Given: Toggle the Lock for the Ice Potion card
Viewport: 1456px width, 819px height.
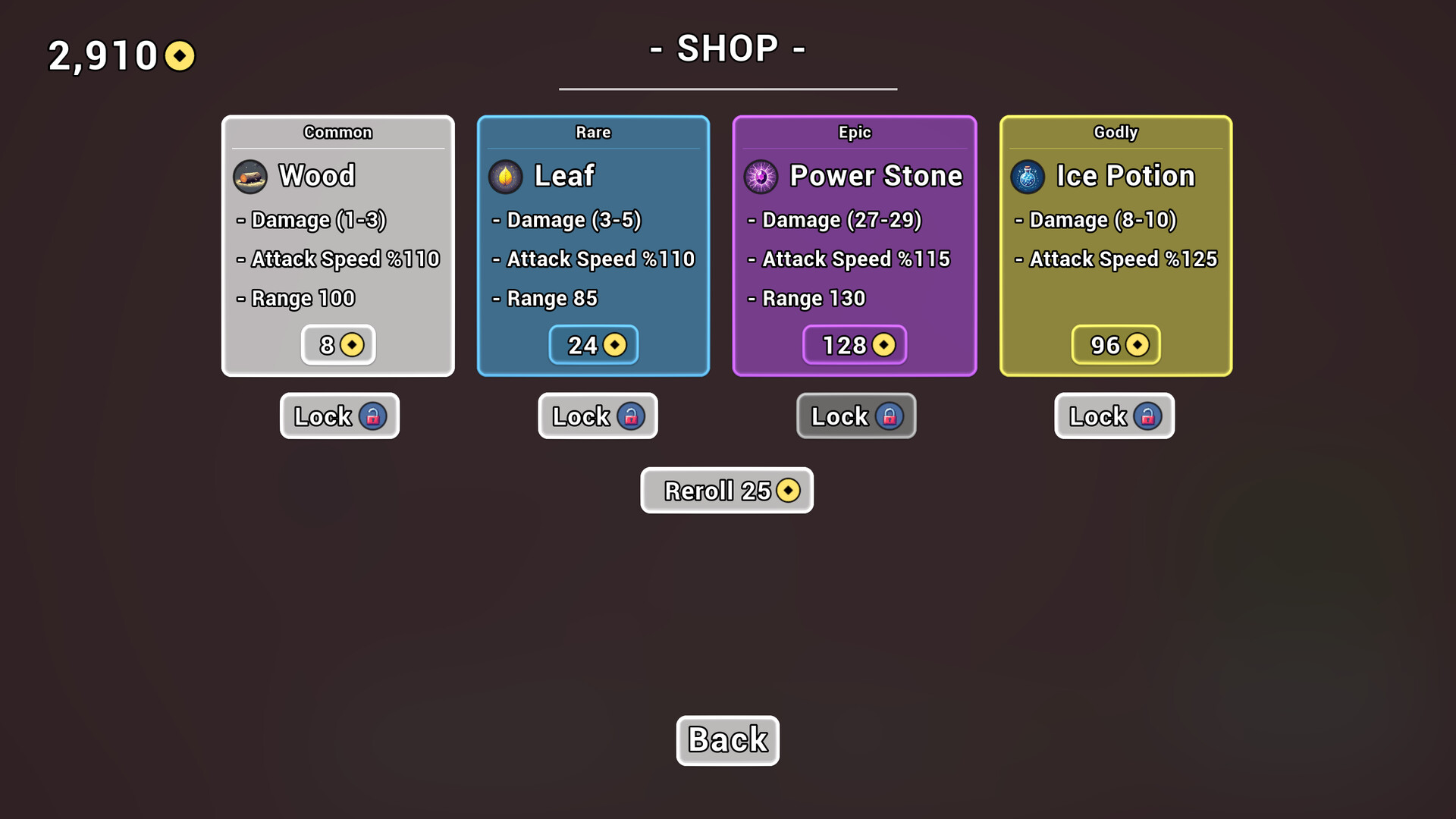Looking at the screenshot, I should point(1114,416).
